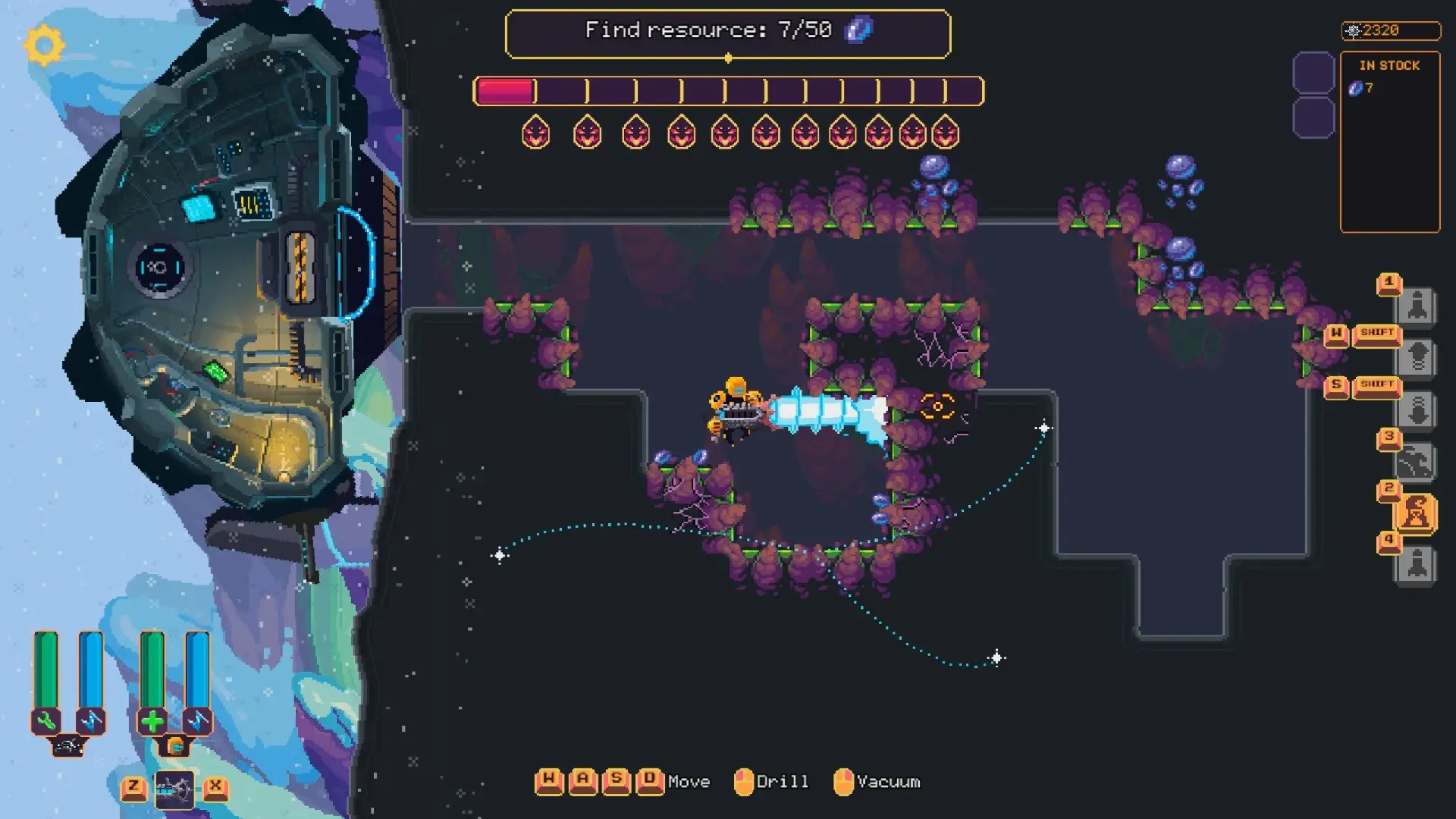Open the Find resource objective banner

728,32
